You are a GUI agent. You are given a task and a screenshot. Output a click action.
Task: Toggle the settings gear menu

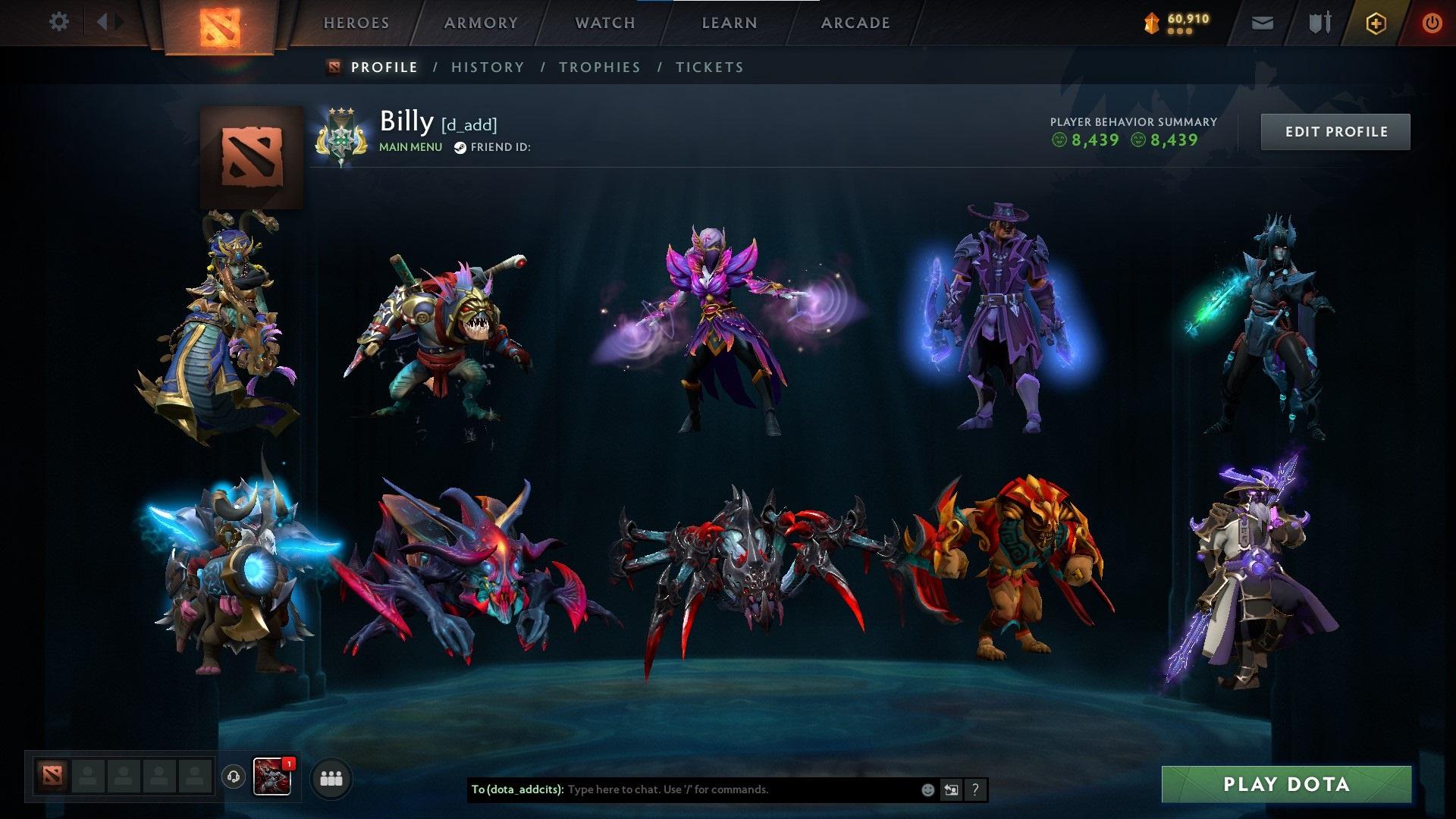[58, 23]
